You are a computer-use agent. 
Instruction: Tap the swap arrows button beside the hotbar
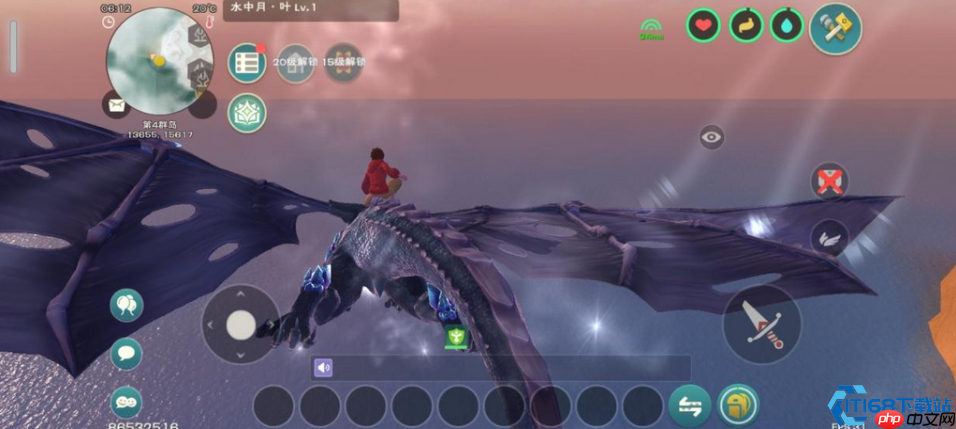click(x=689, y=405)
